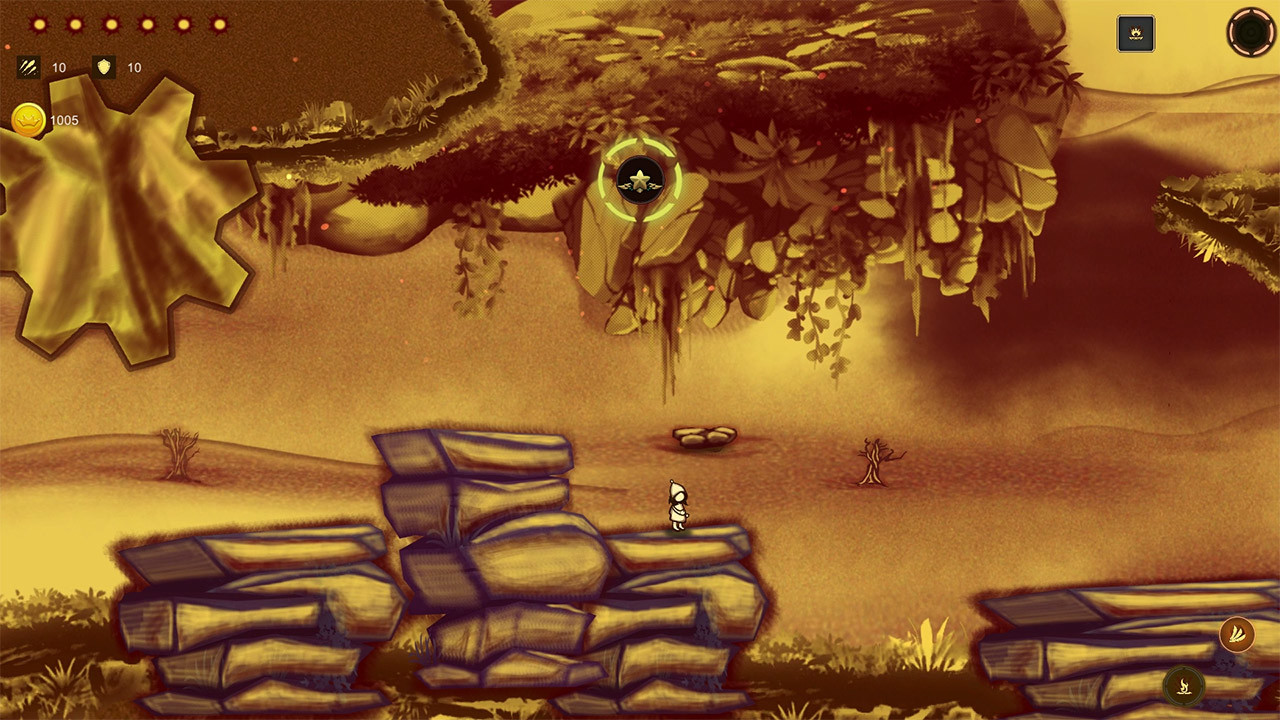Click the star objective marker above the platform

pos(639,180)
